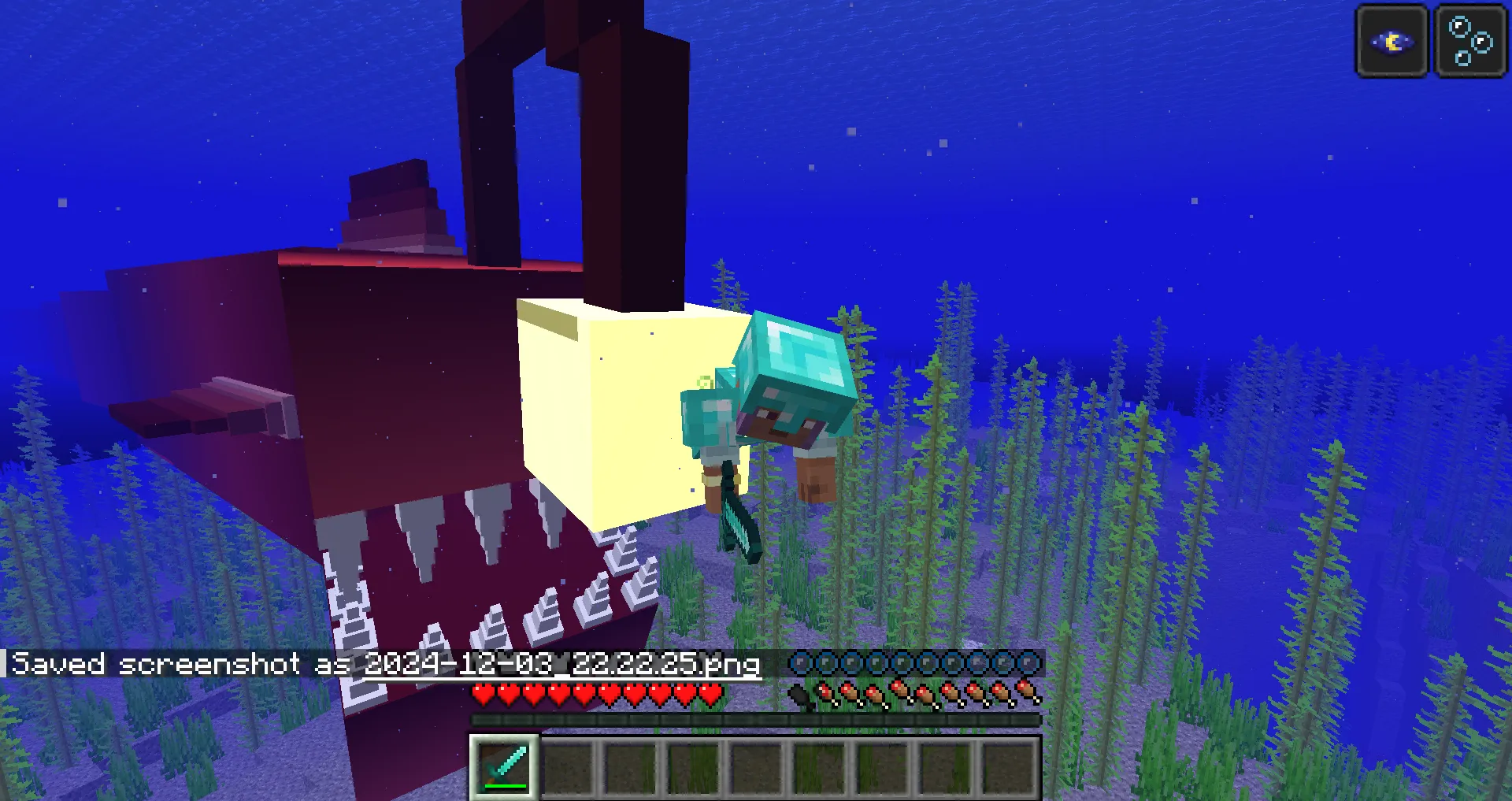Click the rightmost air bubble indicator
Image resolution: width=1512 pixels, height=801 pixels.
tap(1026, 664)
